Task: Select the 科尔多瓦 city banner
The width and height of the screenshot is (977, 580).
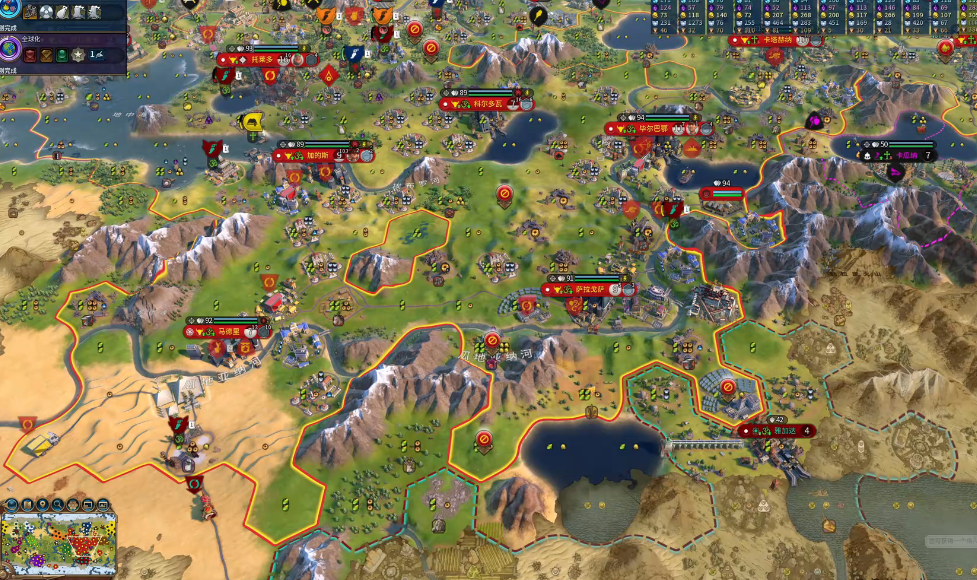Action: [x=486, y=104]
